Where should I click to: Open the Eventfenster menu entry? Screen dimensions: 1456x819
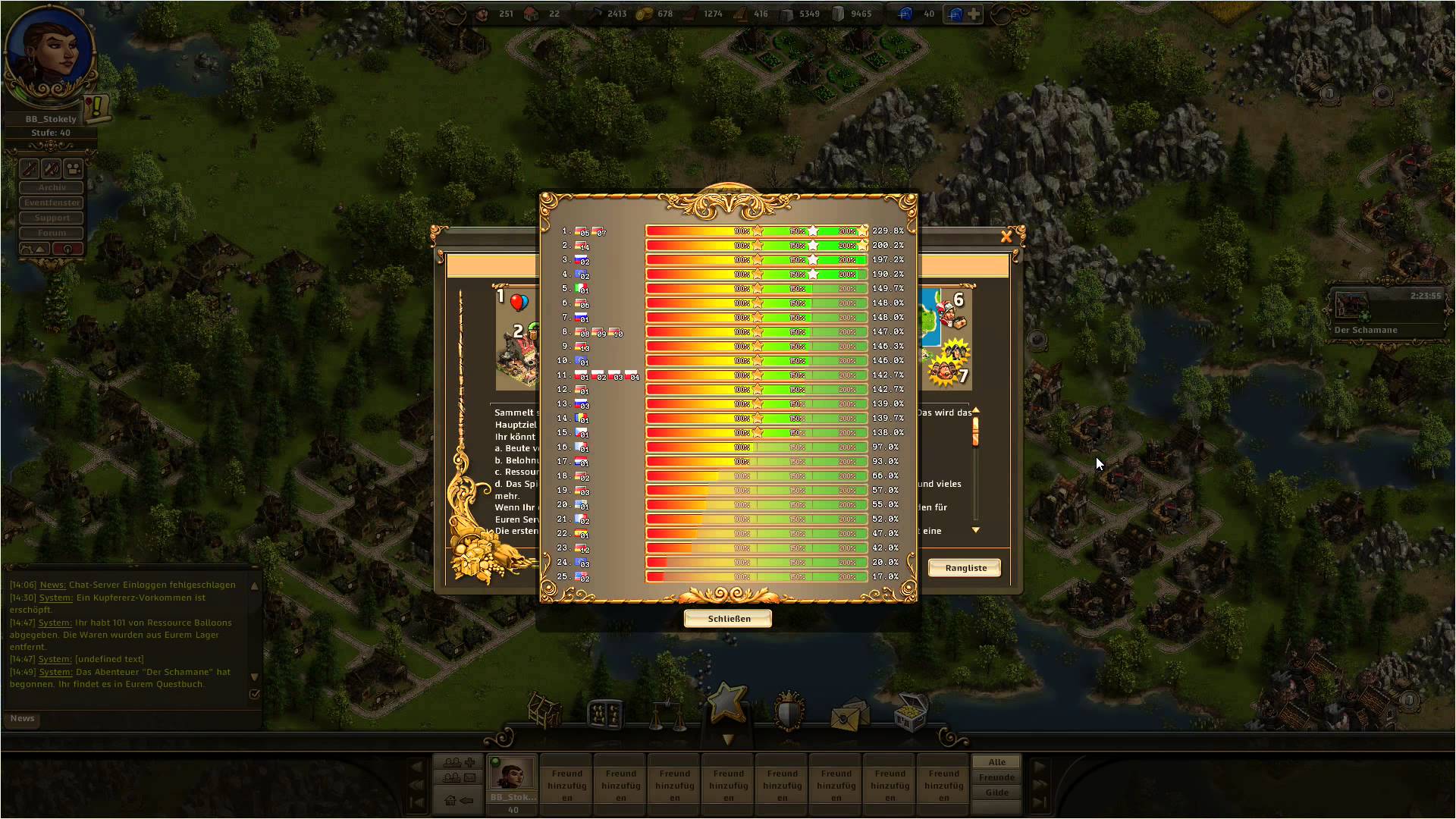pos(52,202)
